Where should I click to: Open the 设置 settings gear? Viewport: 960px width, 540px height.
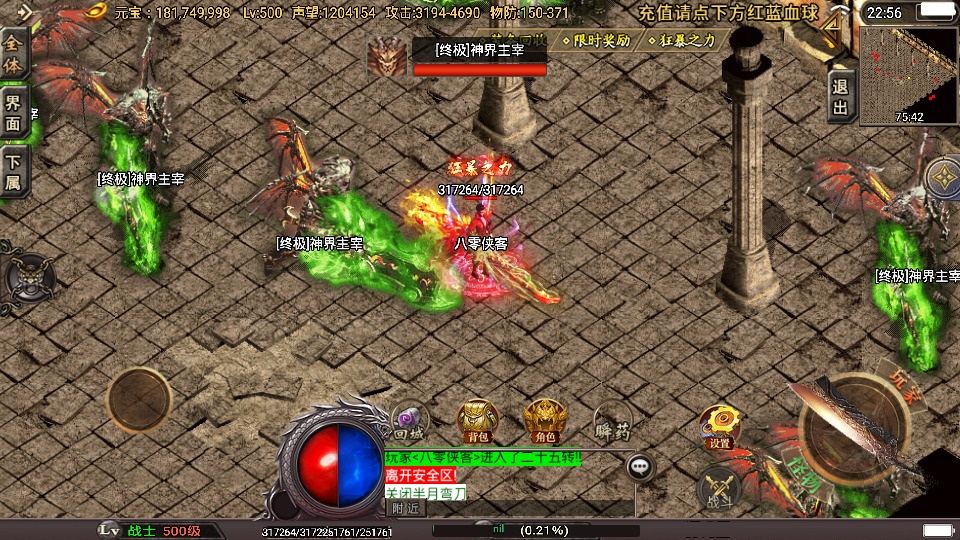[719, 425]
